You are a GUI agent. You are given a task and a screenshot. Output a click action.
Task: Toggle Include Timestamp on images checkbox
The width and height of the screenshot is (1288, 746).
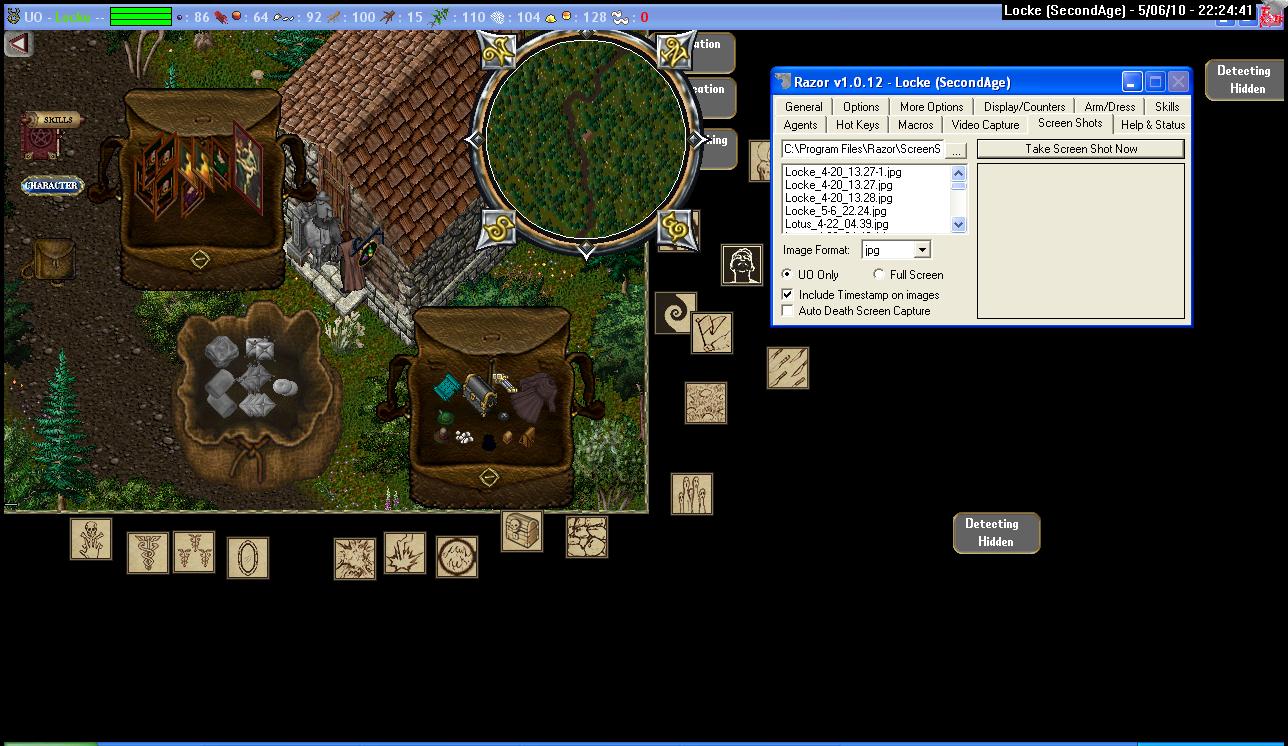[x=788, y=295]
